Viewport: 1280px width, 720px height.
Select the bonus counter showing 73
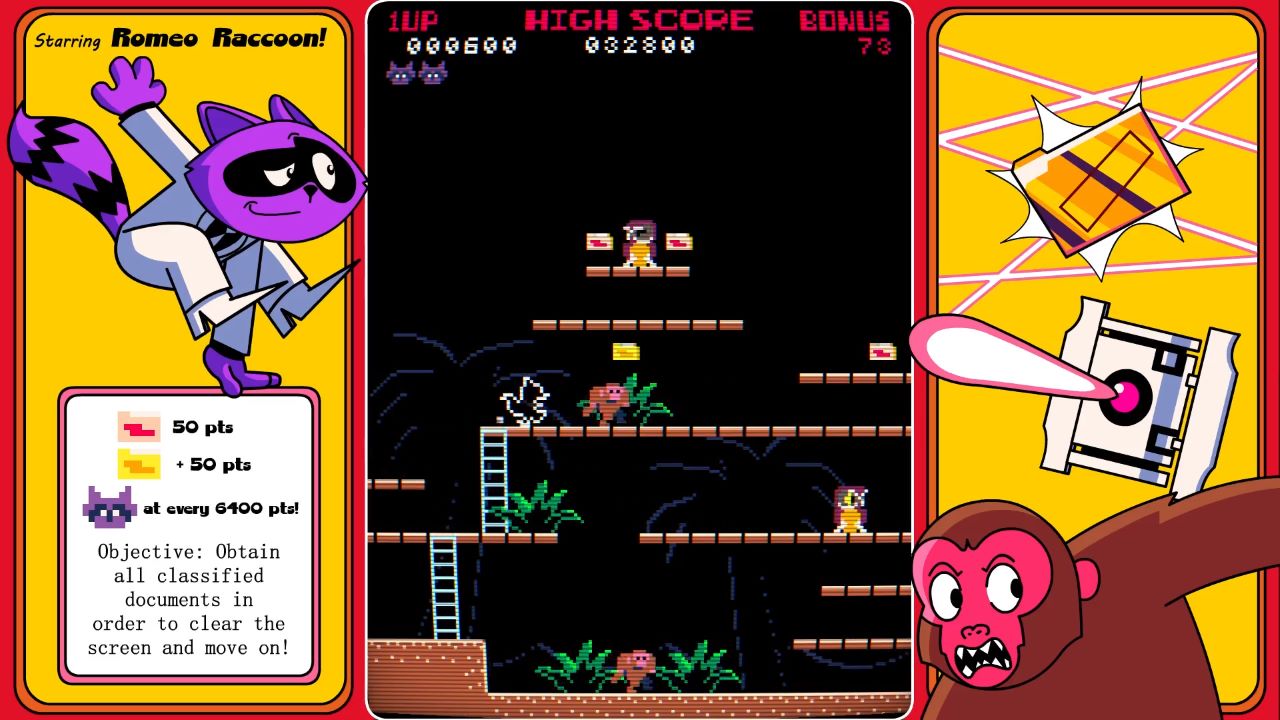(x=873, y=46)
